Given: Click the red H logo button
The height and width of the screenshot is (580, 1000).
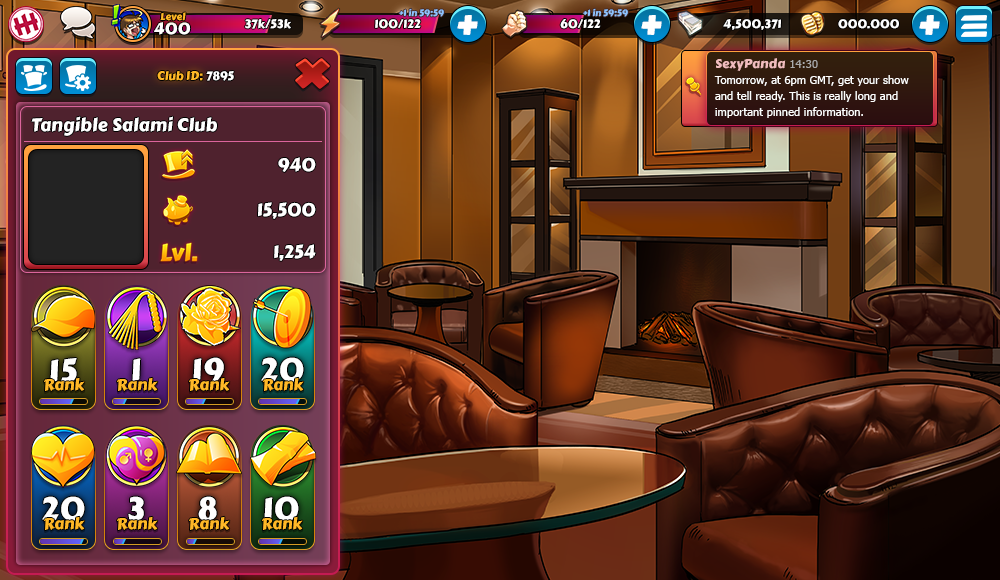Looking at the screenshot, I should pos(27,23).
